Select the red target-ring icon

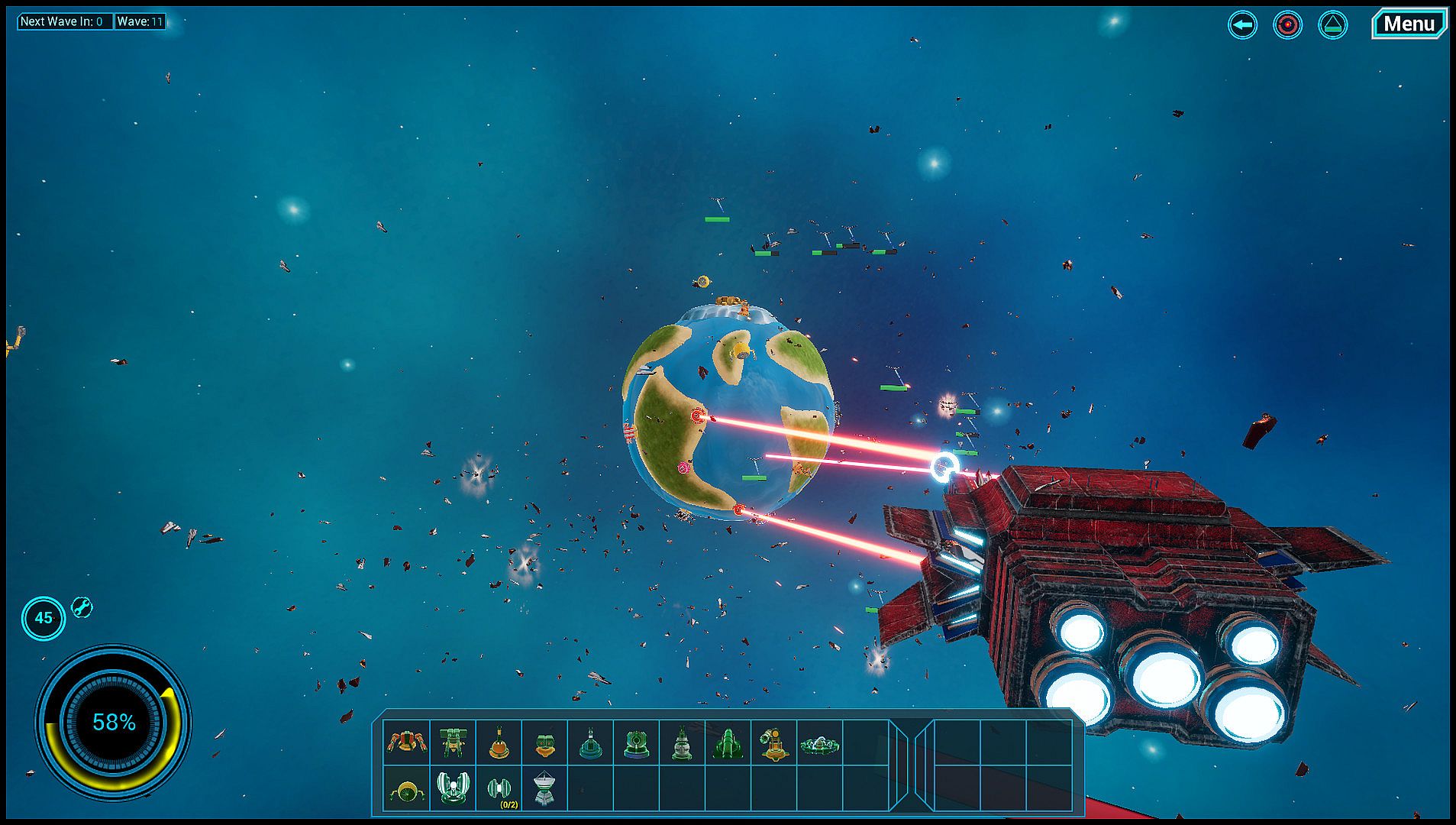coord(1287,25)
